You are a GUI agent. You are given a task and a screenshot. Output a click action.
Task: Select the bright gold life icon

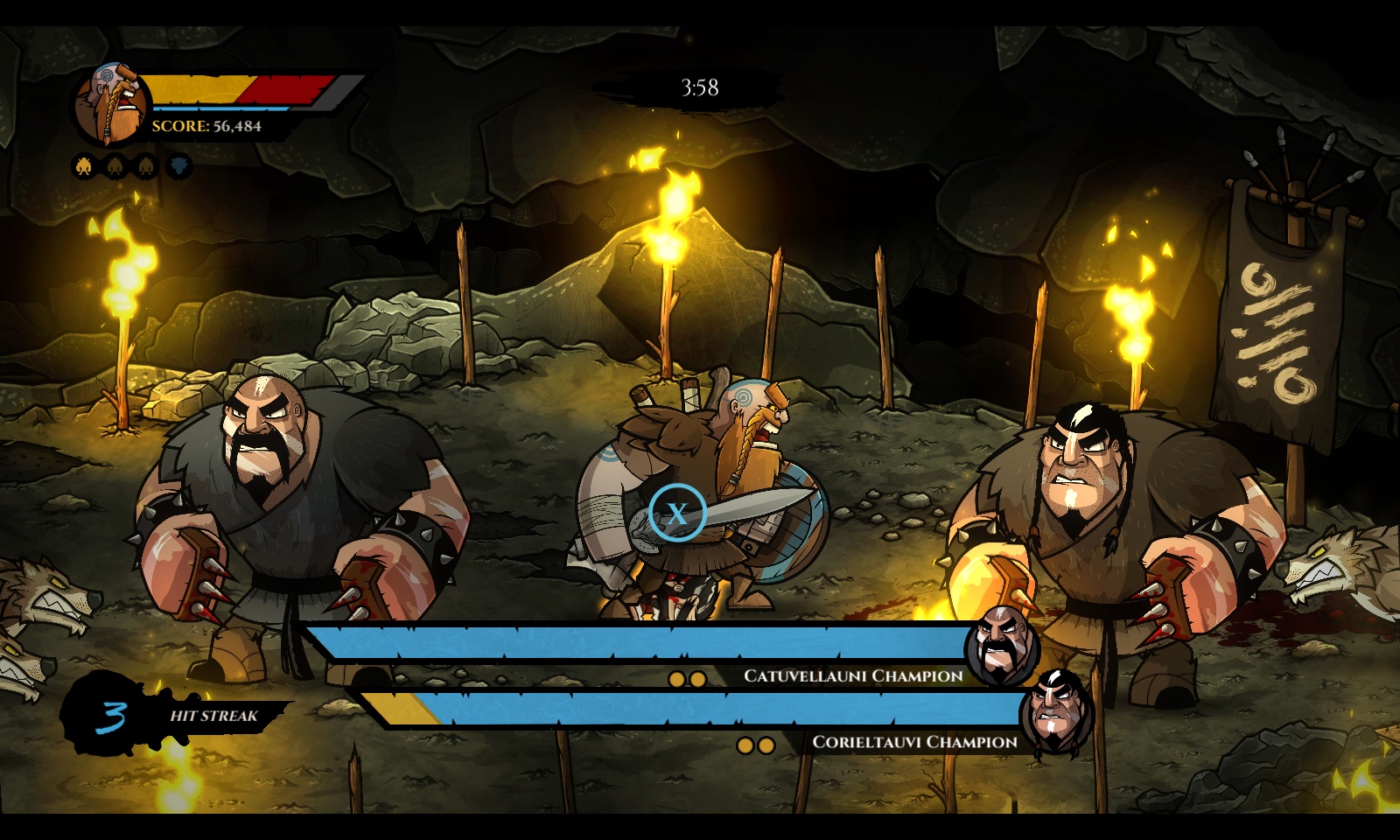tap(85, 165)
